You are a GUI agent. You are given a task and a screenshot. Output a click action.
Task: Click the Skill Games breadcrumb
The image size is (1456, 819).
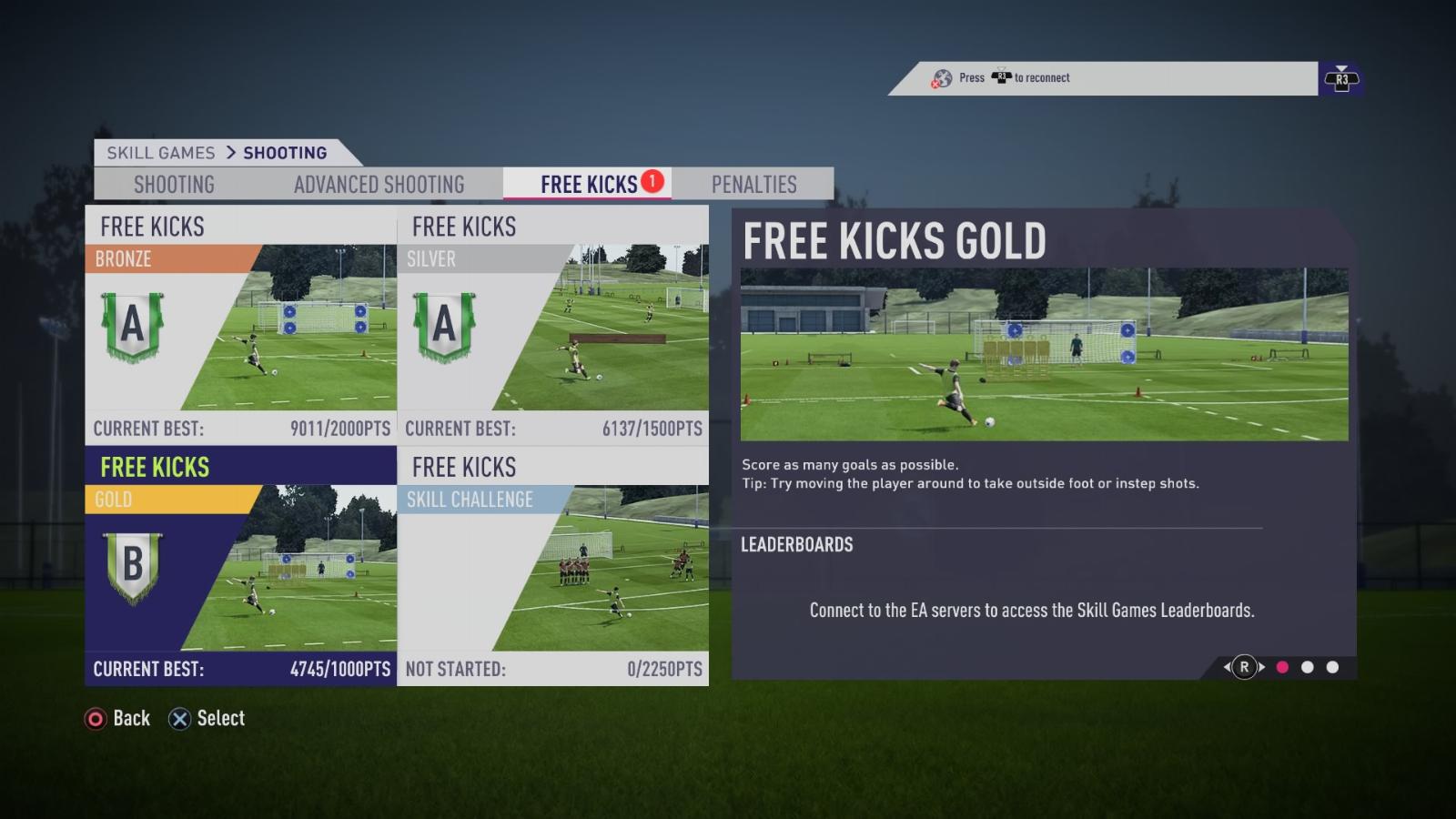click(x=161, y=153)
